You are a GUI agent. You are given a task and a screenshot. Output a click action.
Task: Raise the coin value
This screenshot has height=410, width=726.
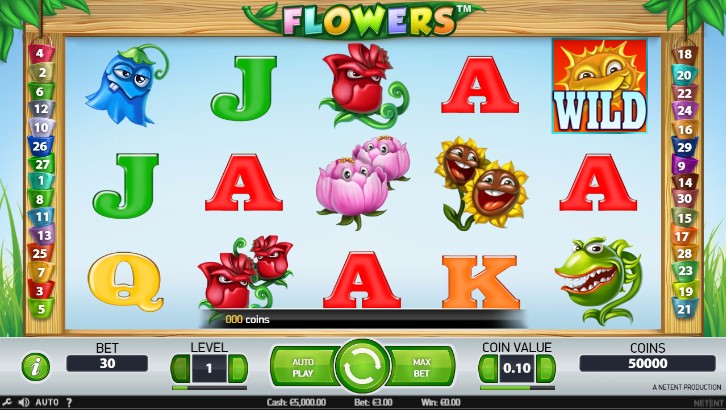546,368
